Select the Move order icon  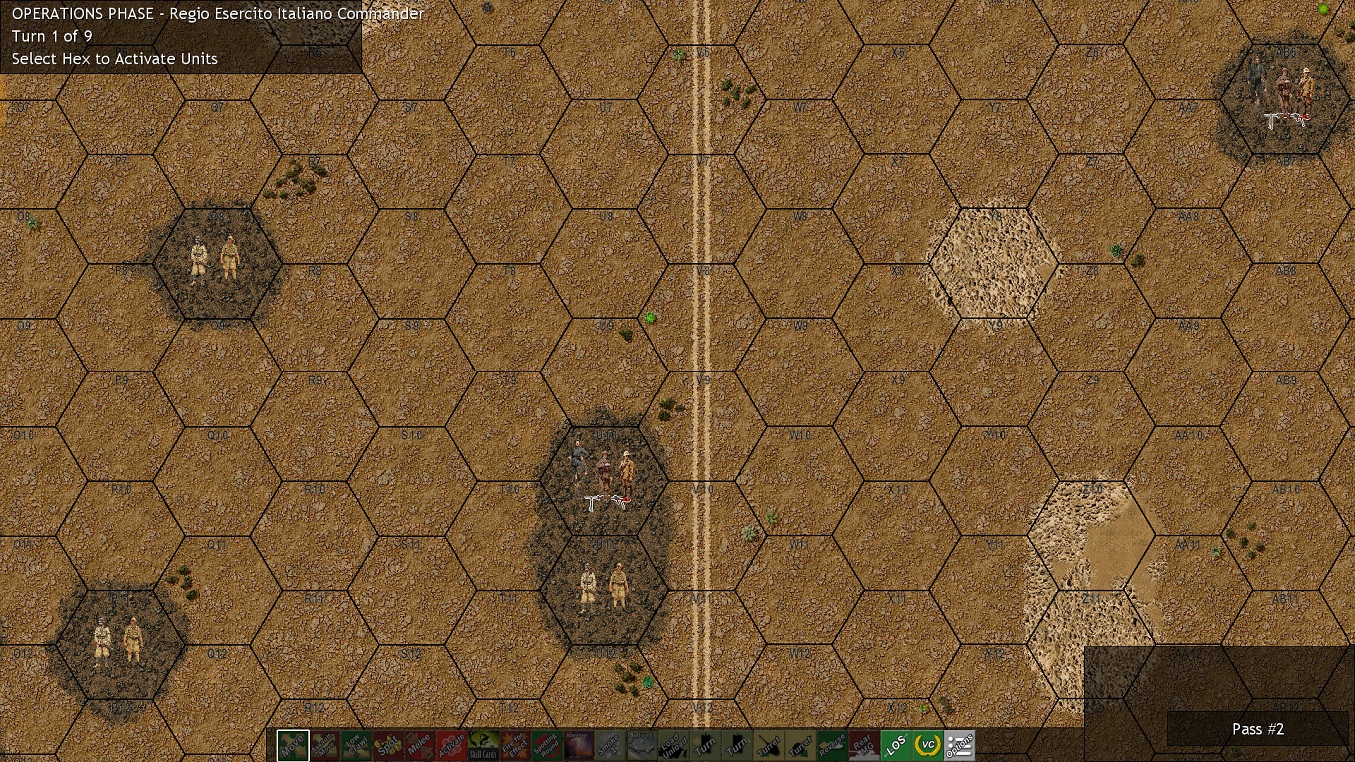point(292,745)
